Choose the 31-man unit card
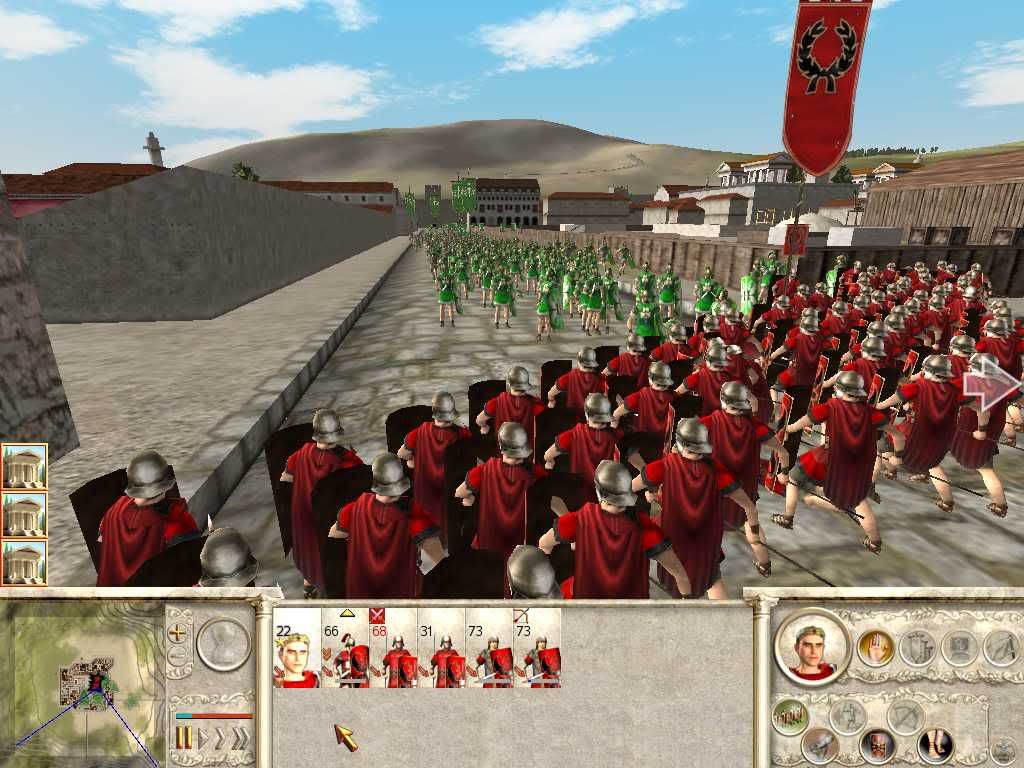Screen dimensions: 1024x768 coord(441,648)
